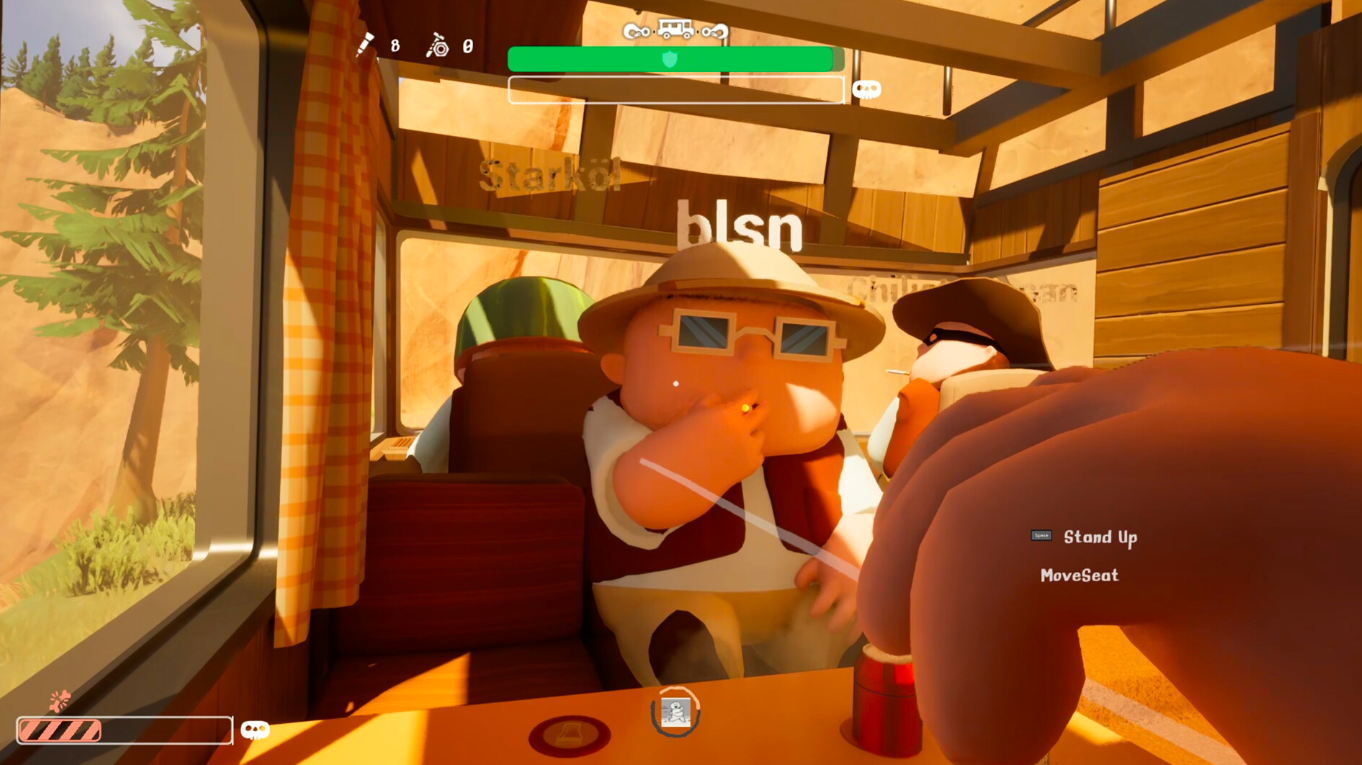
Task: Click the skull icon next to the red striped bar
Action: tap(256, 730)
